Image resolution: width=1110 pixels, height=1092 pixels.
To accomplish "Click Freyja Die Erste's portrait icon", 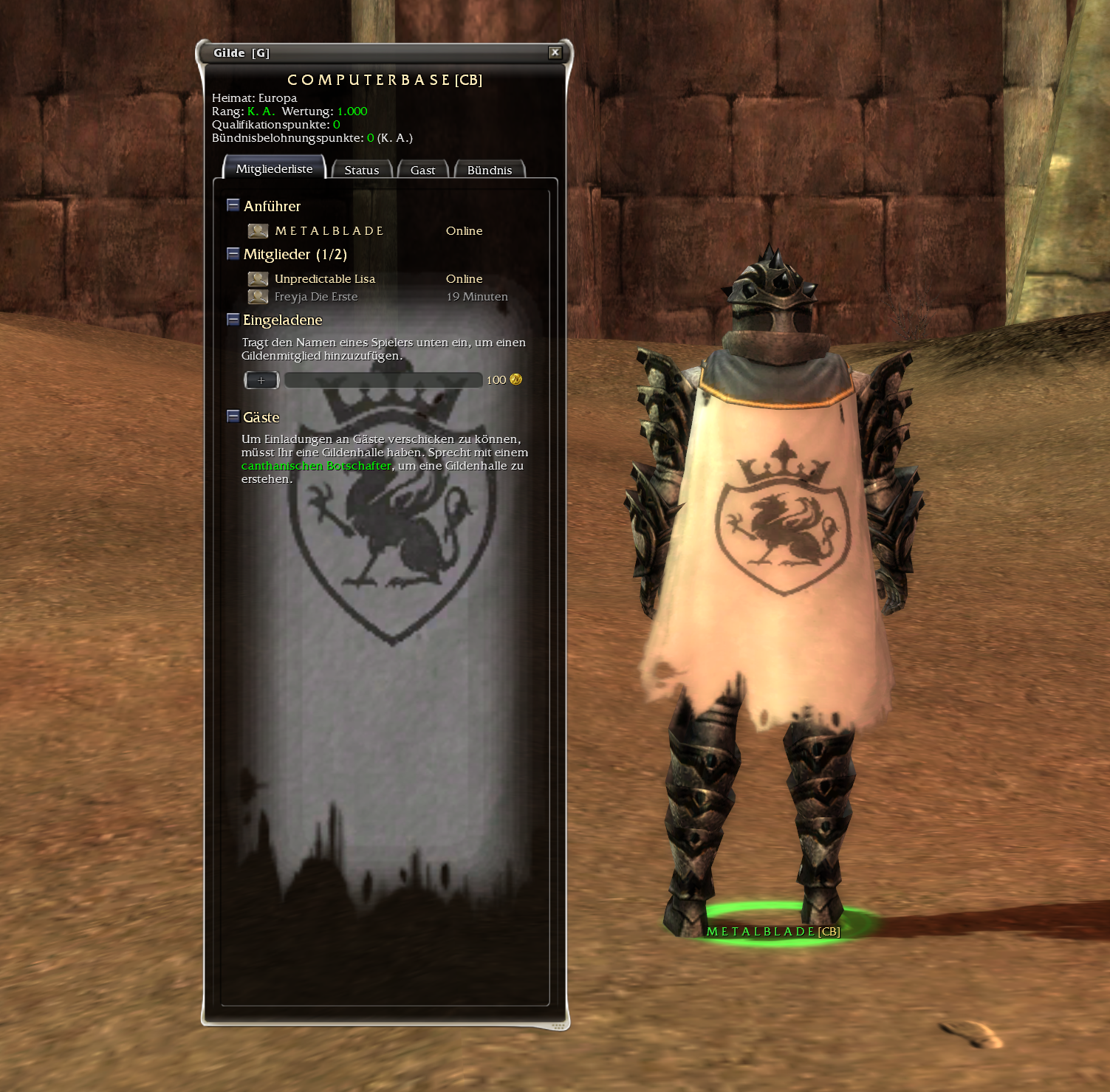I will pyautogui.click(x=257, y=296).
